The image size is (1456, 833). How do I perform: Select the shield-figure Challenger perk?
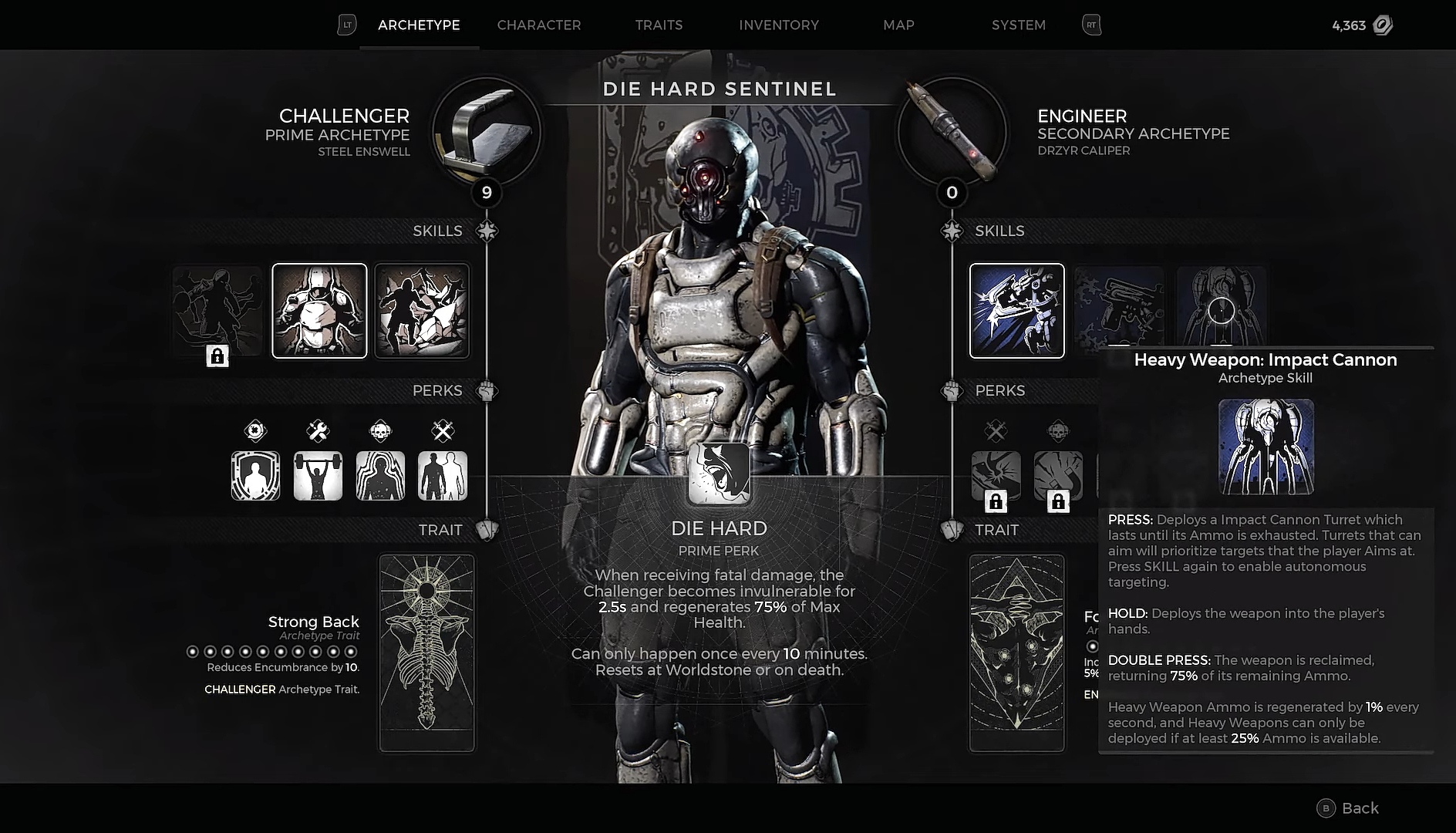(256, 475)
